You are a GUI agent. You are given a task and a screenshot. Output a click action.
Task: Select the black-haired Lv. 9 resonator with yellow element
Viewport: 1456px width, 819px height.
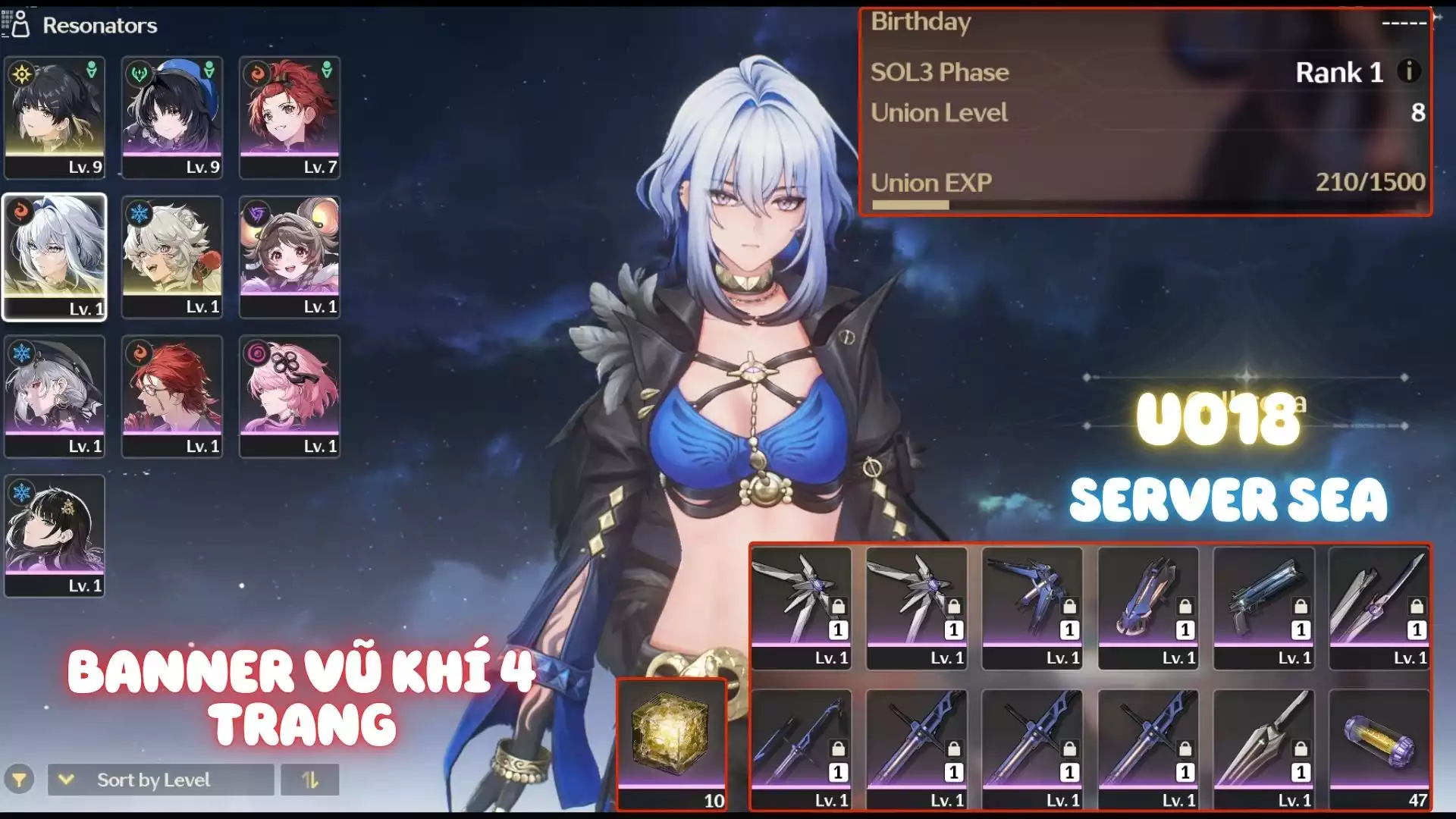(55, 118)
